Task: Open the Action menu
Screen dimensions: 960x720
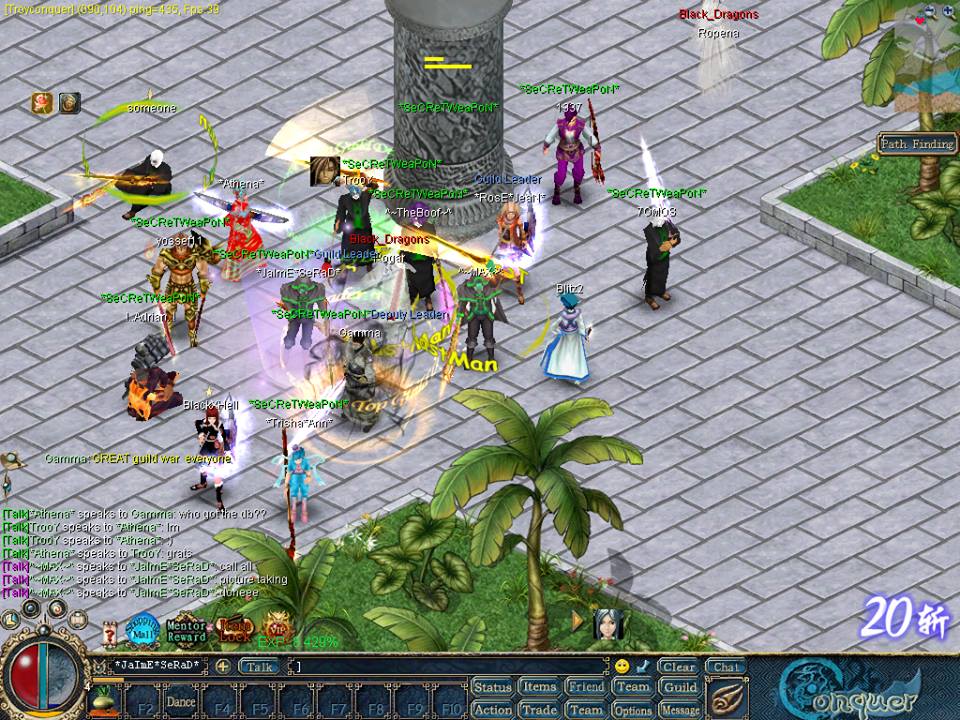Action: point(492,709)
